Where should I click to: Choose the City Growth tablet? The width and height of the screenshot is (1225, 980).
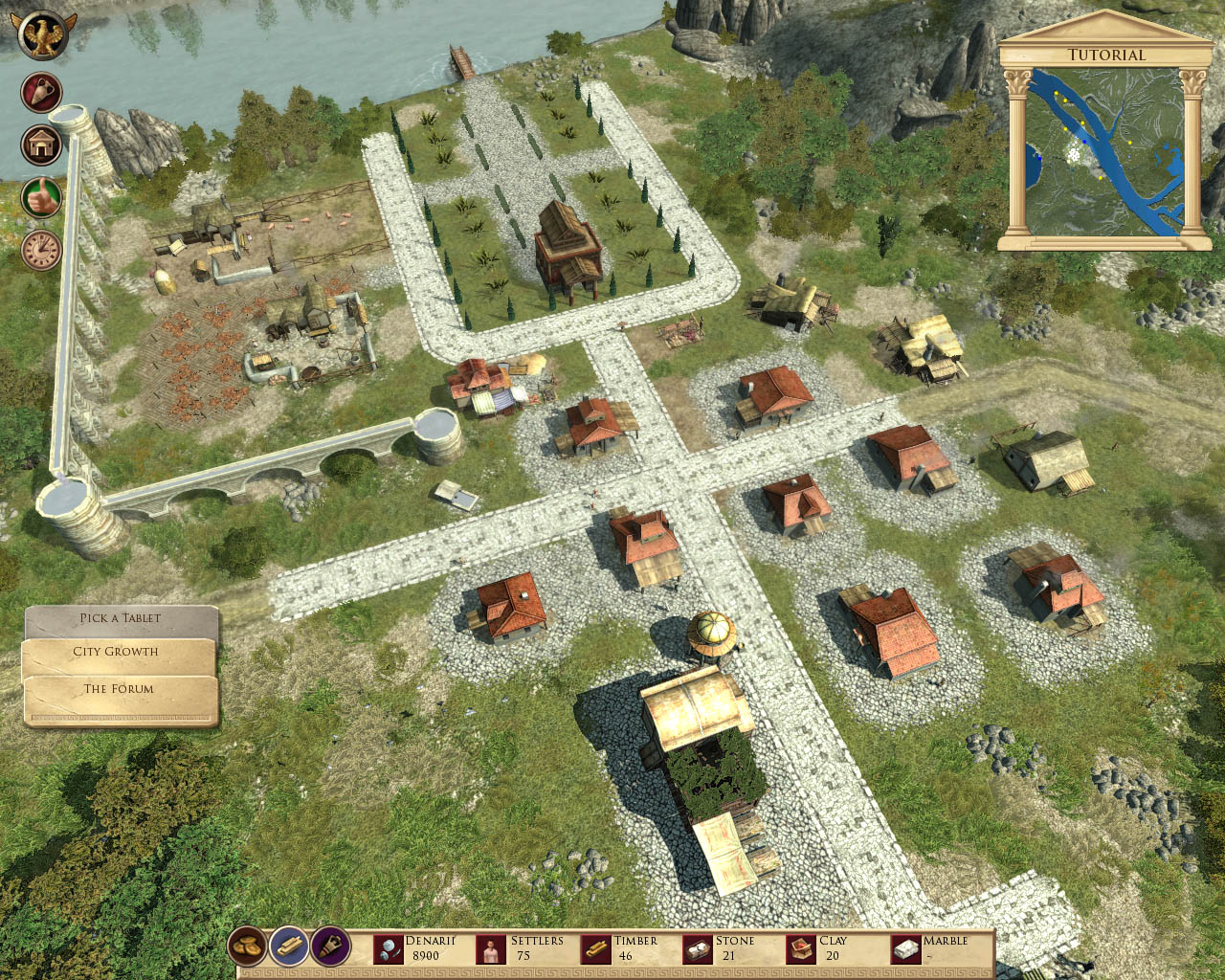pyautogui.click(x=117, y=652)
